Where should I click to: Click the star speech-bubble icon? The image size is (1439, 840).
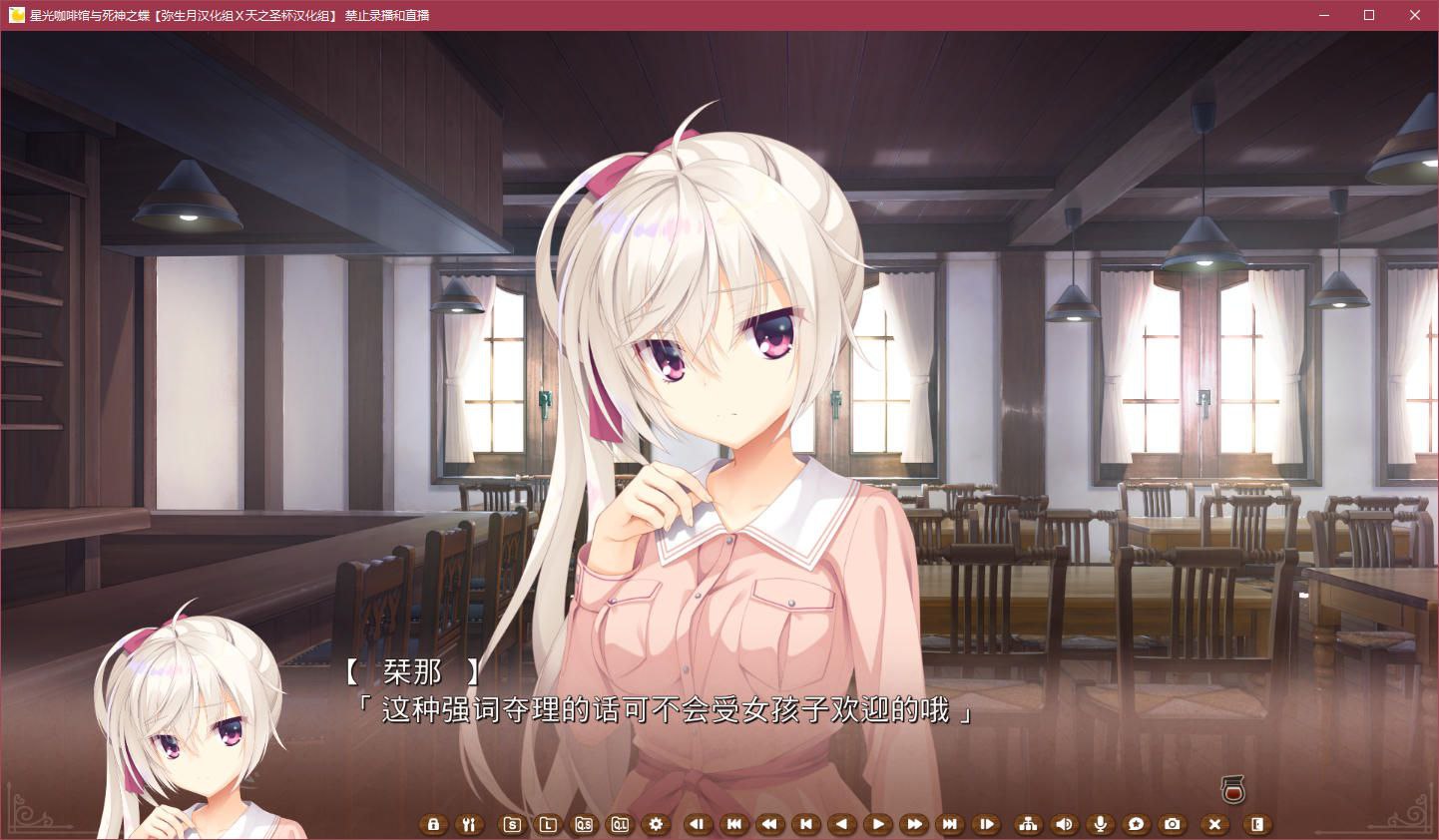pyautogui.click(x=1137, y=824)
